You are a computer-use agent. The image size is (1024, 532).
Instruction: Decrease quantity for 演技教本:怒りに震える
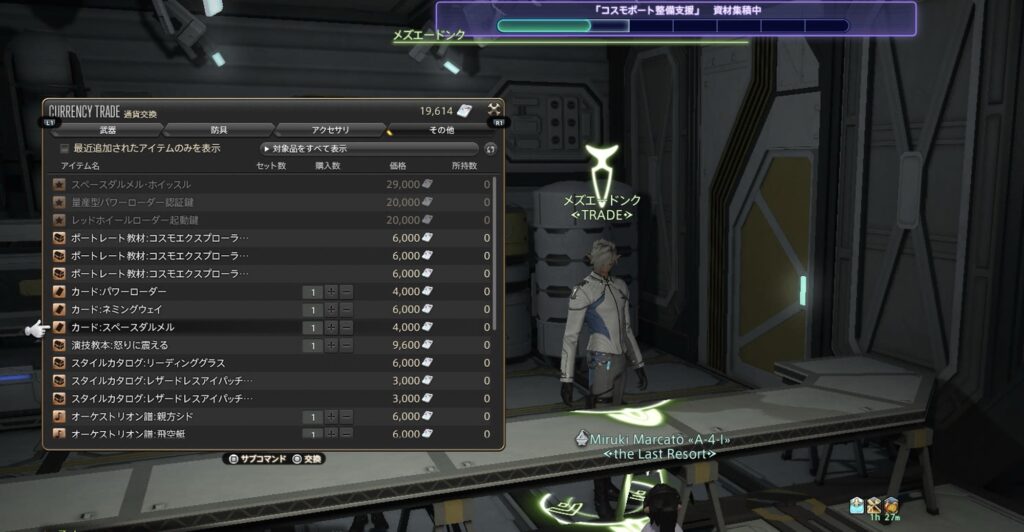(346, 345)
